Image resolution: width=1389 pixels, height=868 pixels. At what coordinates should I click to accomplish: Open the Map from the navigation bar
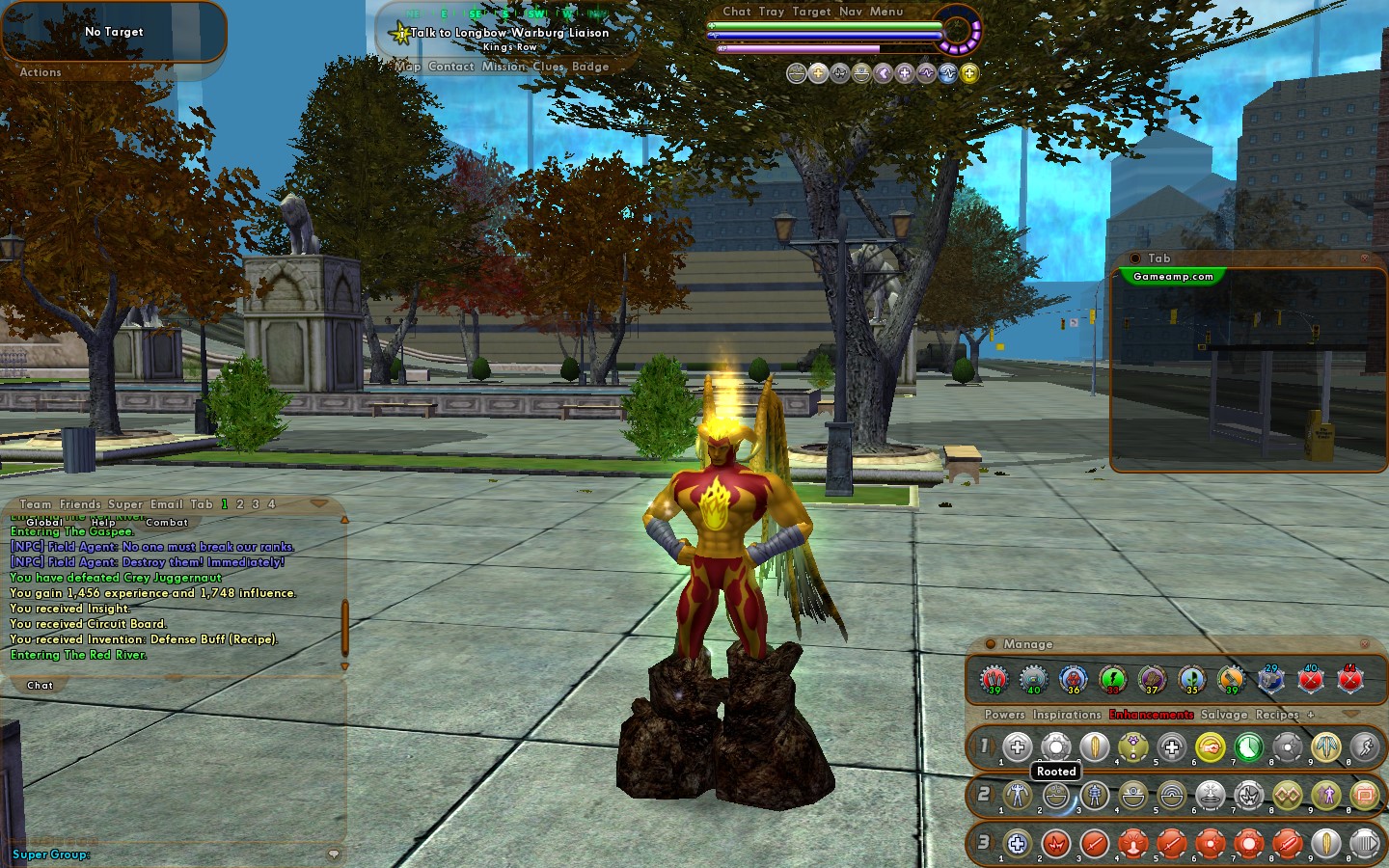pyautogui.click(x=409, y=67)
